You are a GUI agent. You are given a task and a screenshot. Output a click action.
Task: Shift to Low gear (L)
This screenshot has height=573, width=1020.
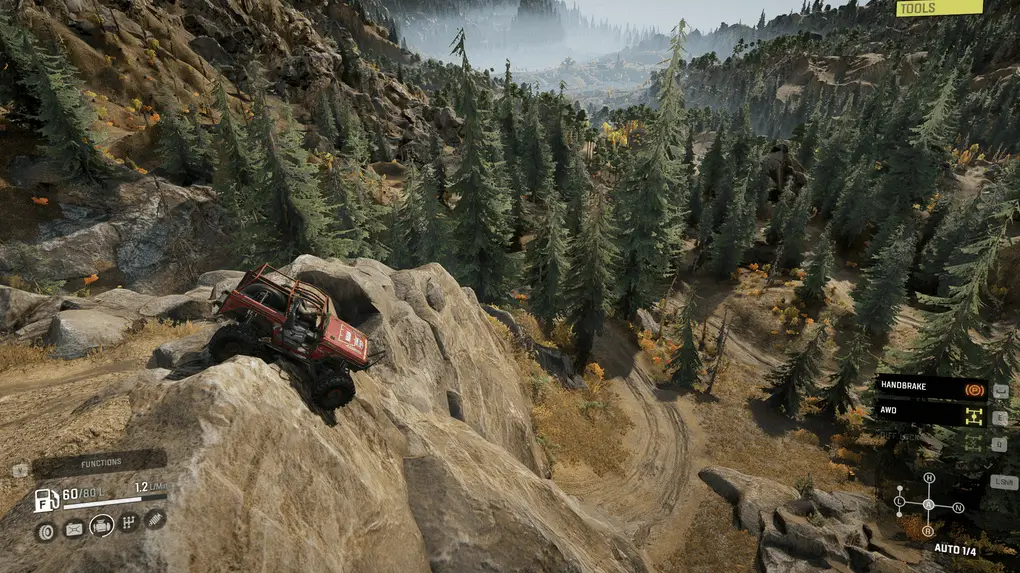(900, 500)
